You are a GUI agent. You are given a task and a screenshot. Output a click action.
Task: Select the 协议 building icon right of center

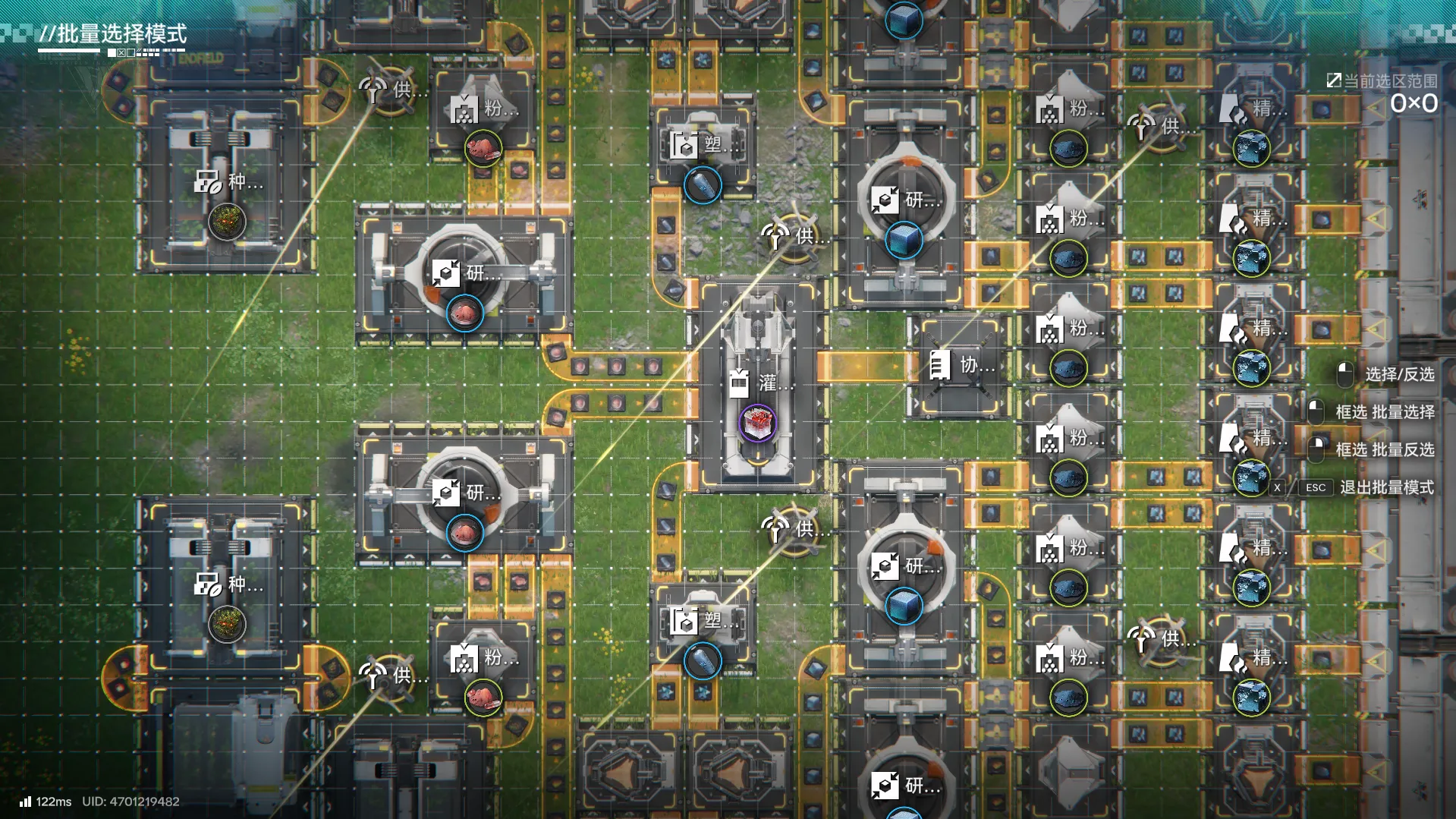pos(942,364)
